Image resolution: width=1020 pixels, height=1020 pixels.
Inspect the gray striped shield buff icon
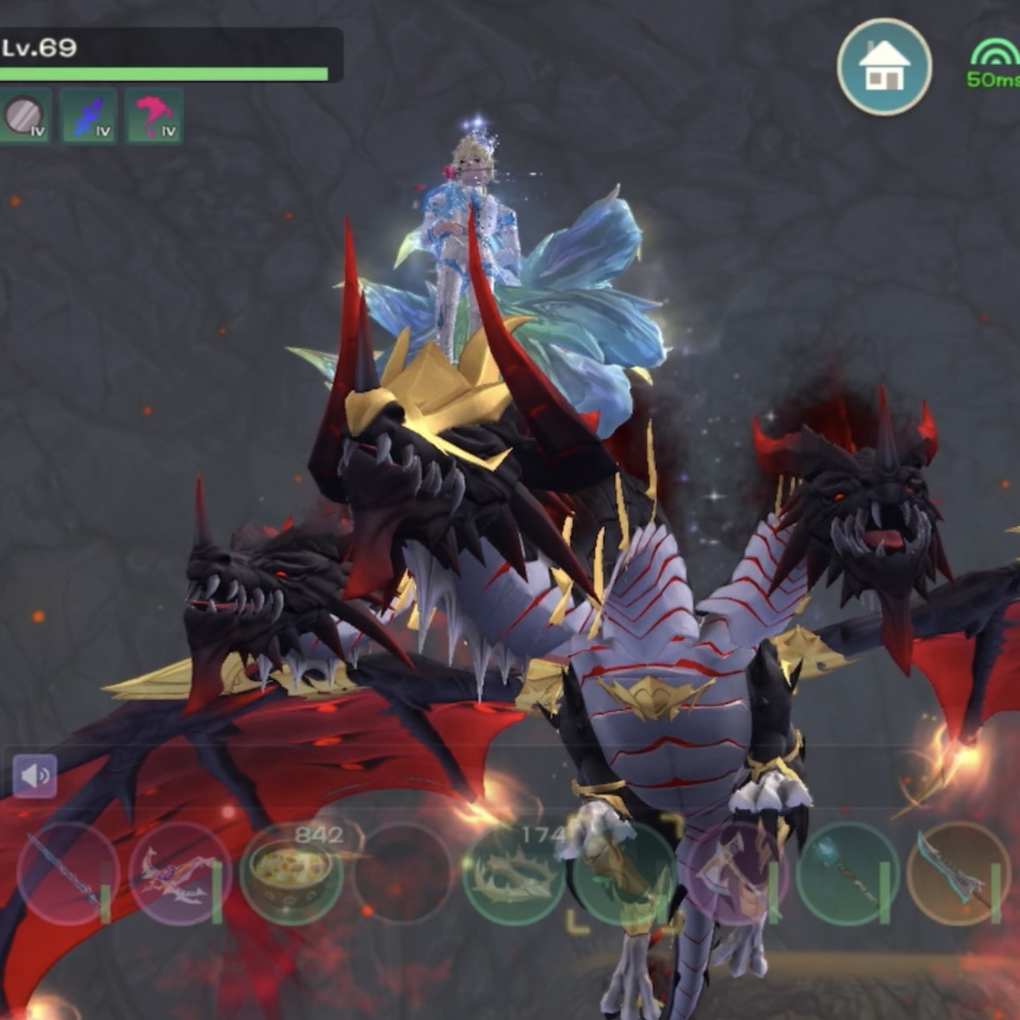25,116
